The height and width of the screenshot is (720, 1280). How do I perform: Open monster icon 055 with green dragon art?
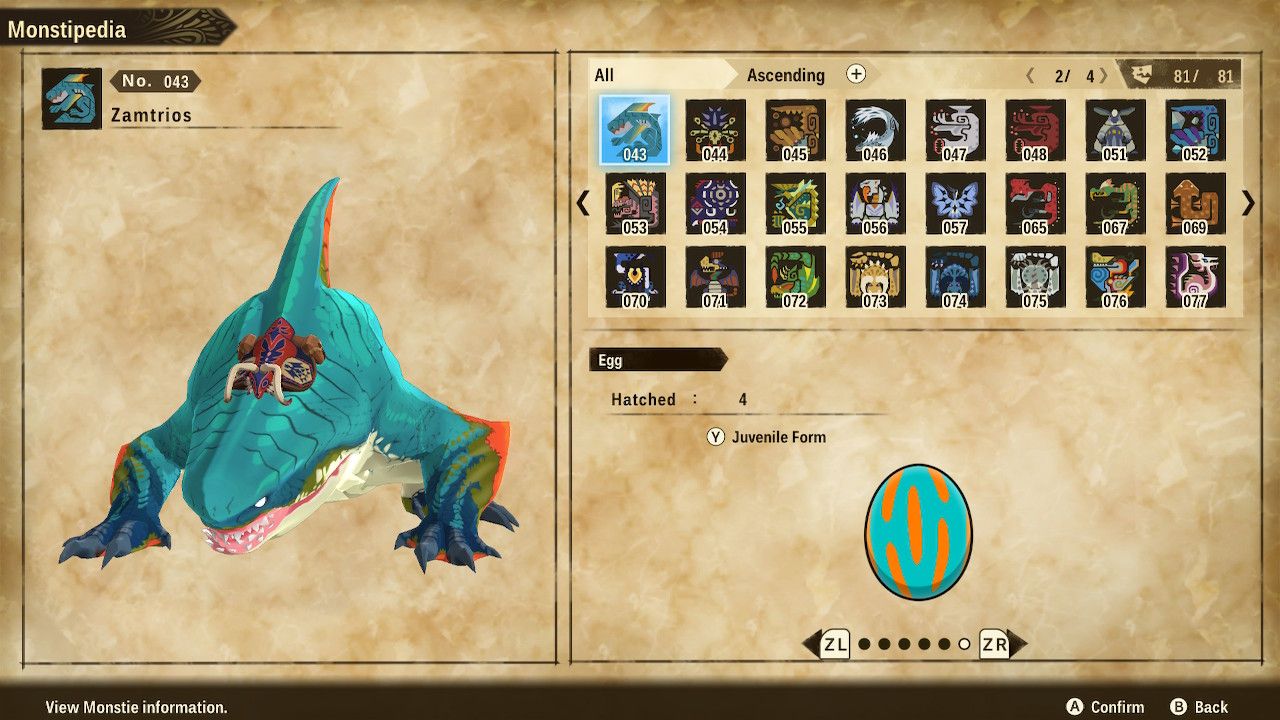coord(796,203)
